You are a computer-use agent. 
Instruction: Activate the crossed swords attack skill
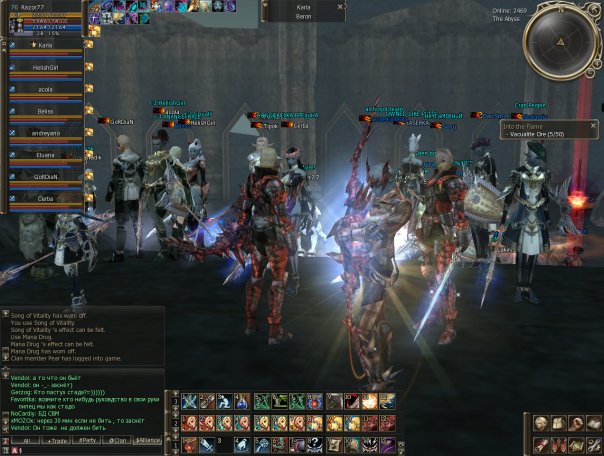pyautogui.click(x=189, y=402)
